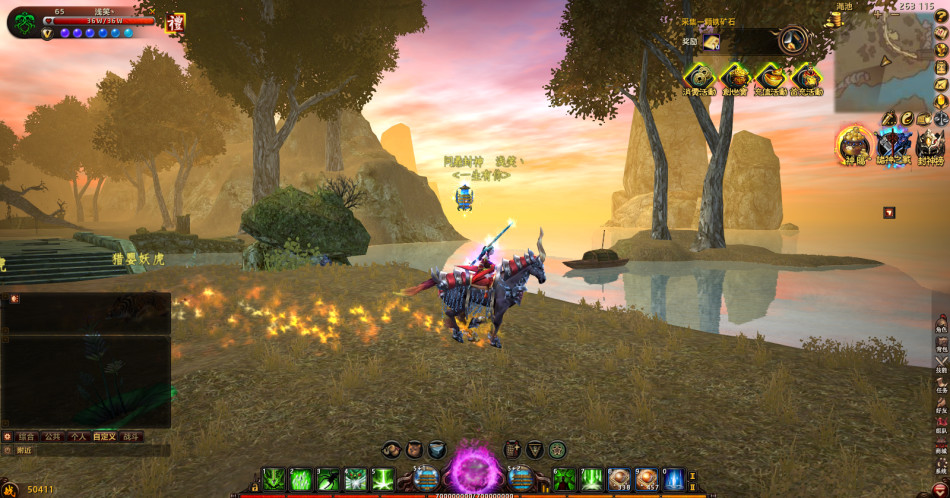Open the 封神榜 helmet icon
This screenshot has height=498, width=950.
931,142
